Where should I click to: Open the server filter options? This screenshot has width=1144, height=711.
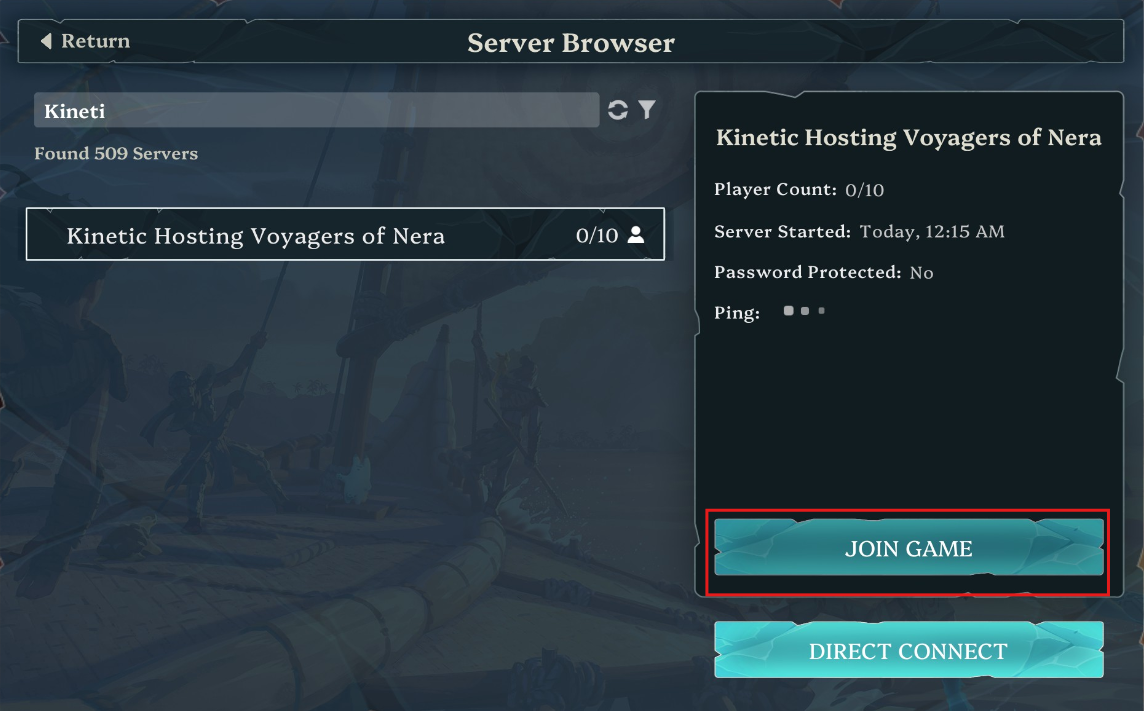(647, 110)
